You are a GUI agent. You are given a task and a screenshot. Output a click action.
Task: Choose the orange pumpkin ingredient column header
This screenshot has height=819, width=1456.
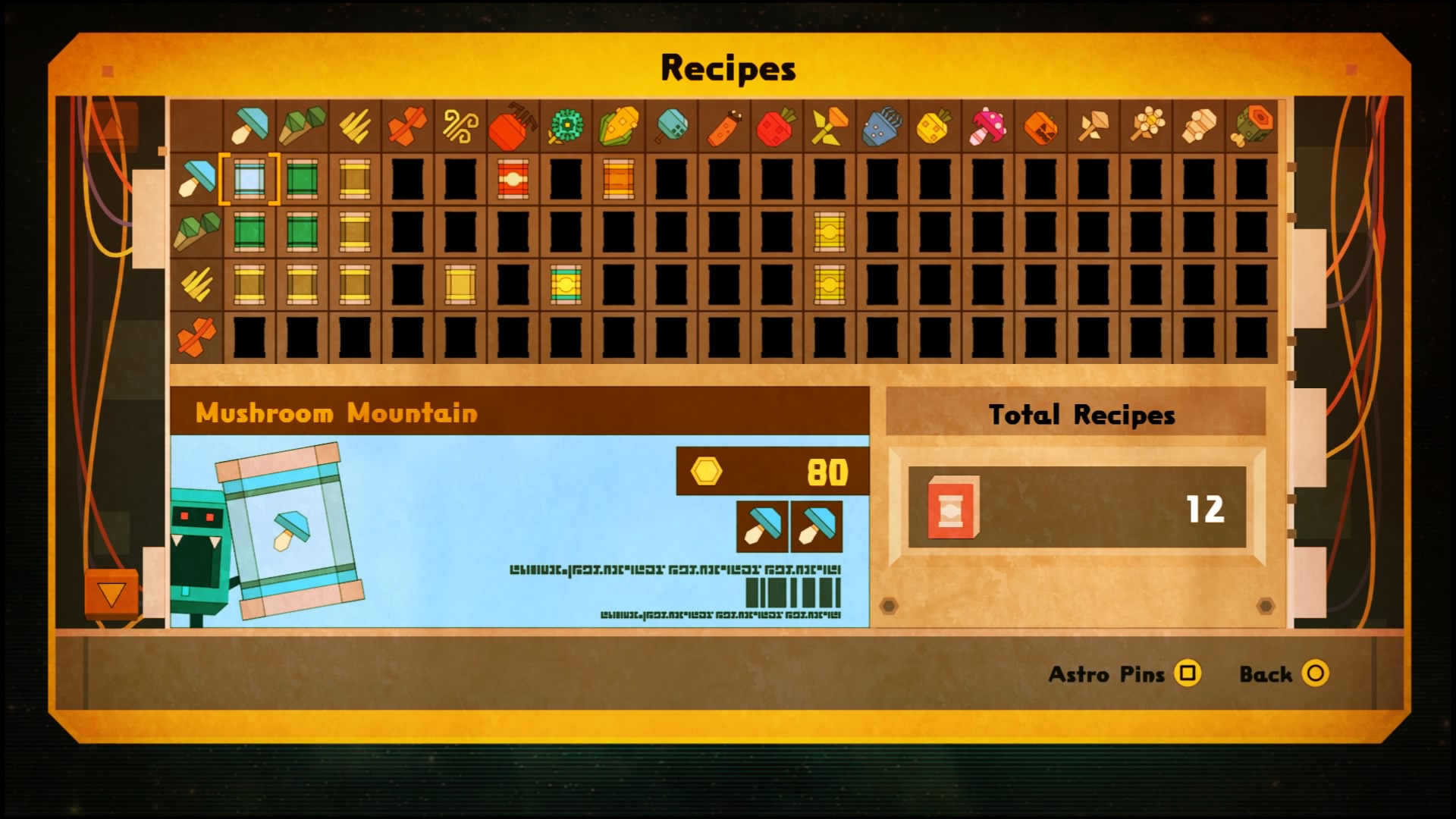[x=1040, y=126]
